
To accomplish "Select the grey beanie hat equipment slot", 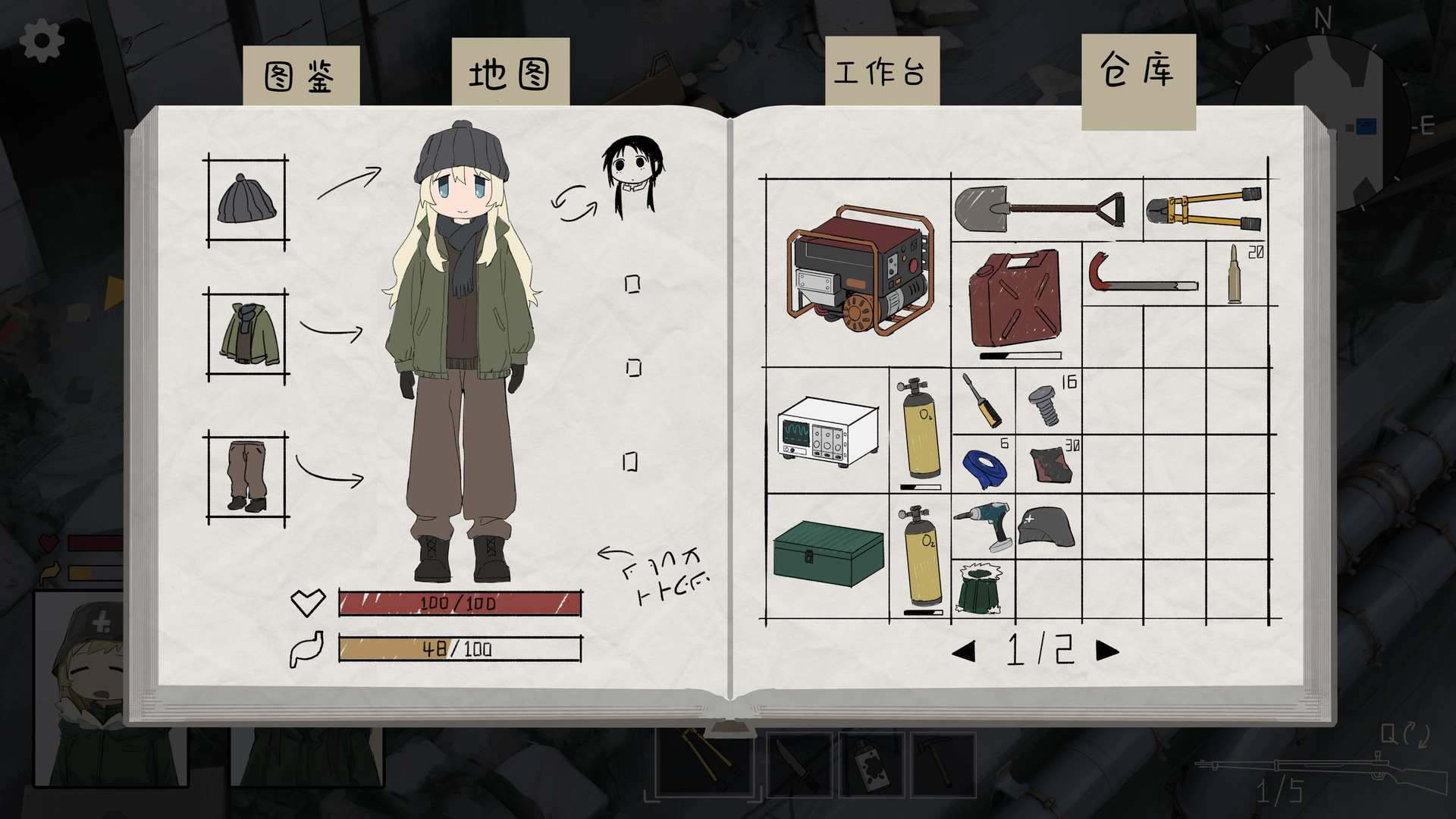I will [247, 201].
